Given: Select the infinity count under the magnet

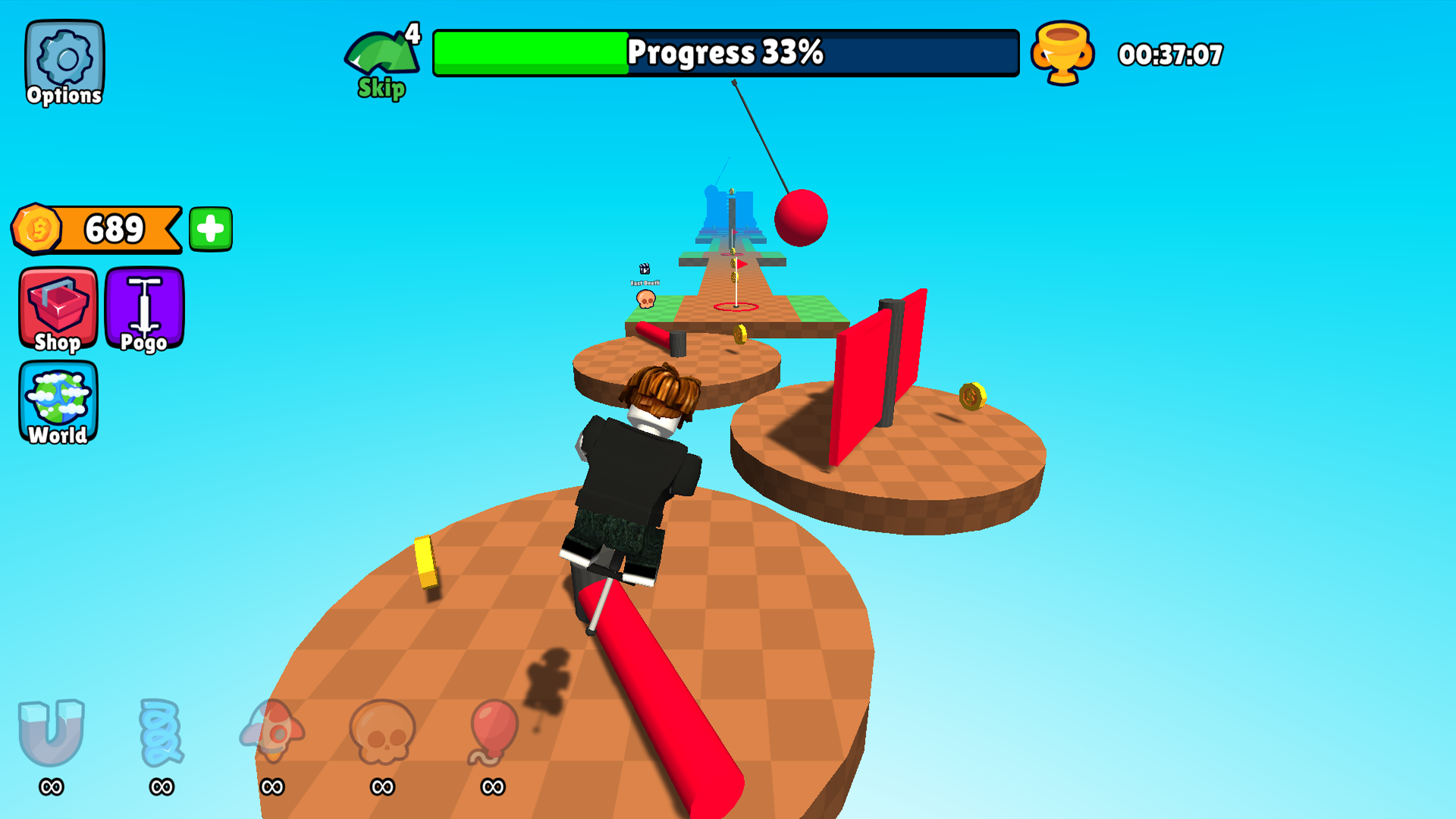Looking at the screenshot, I should pyautogui.click(x=50, y=787).
